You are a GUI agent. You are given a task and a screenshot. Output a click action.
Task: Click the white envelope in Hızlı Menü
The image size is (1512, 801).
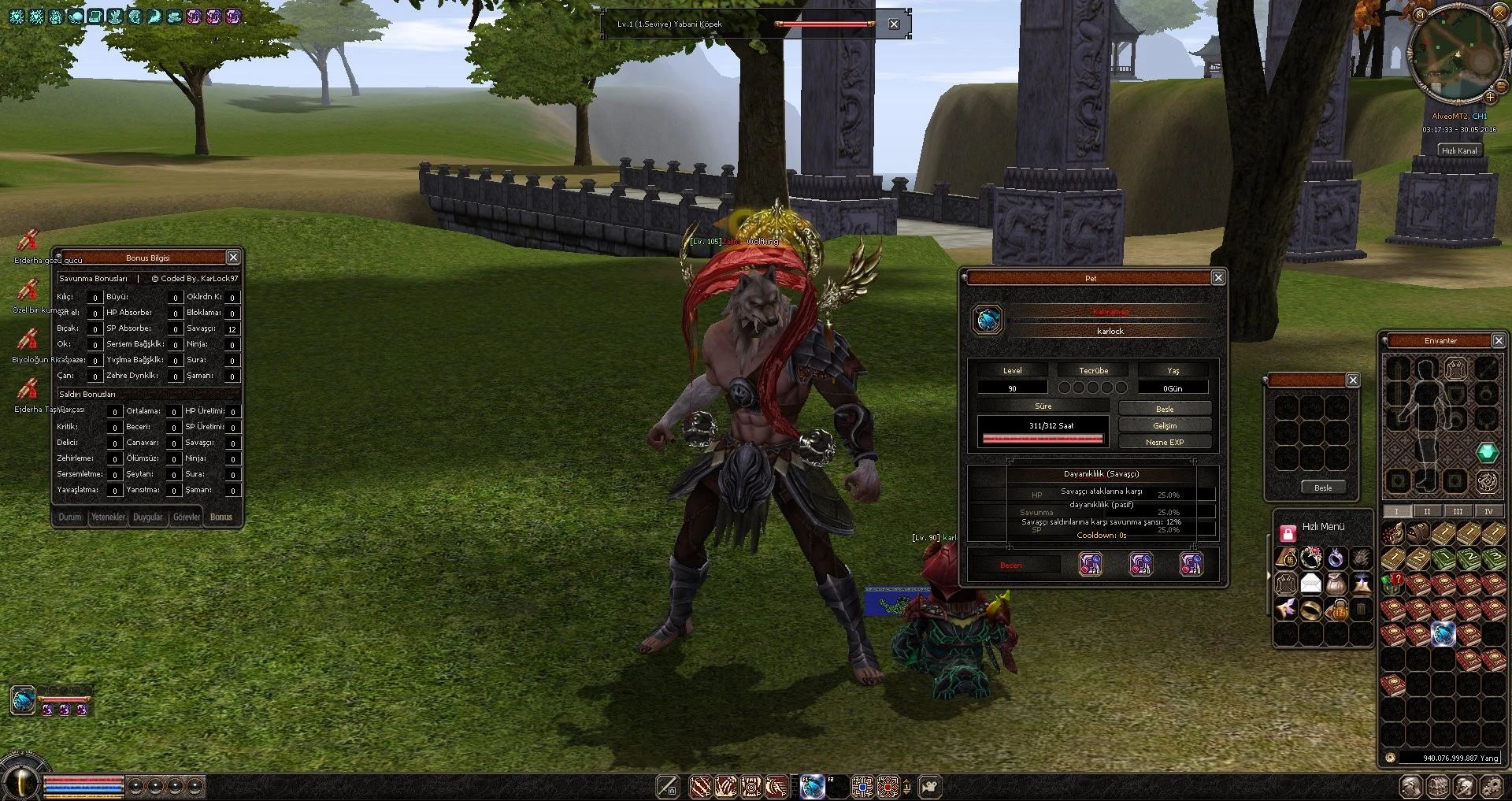(x=1310, y=584)
